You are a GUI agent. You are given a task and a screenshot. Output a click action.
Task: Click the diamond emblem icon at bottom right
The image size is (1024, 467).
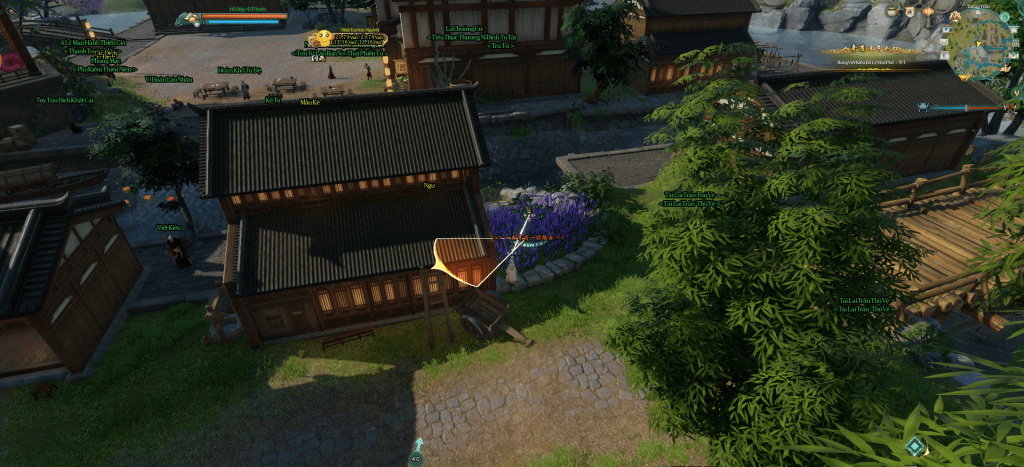pyautogui.click(x=914, y=446)
